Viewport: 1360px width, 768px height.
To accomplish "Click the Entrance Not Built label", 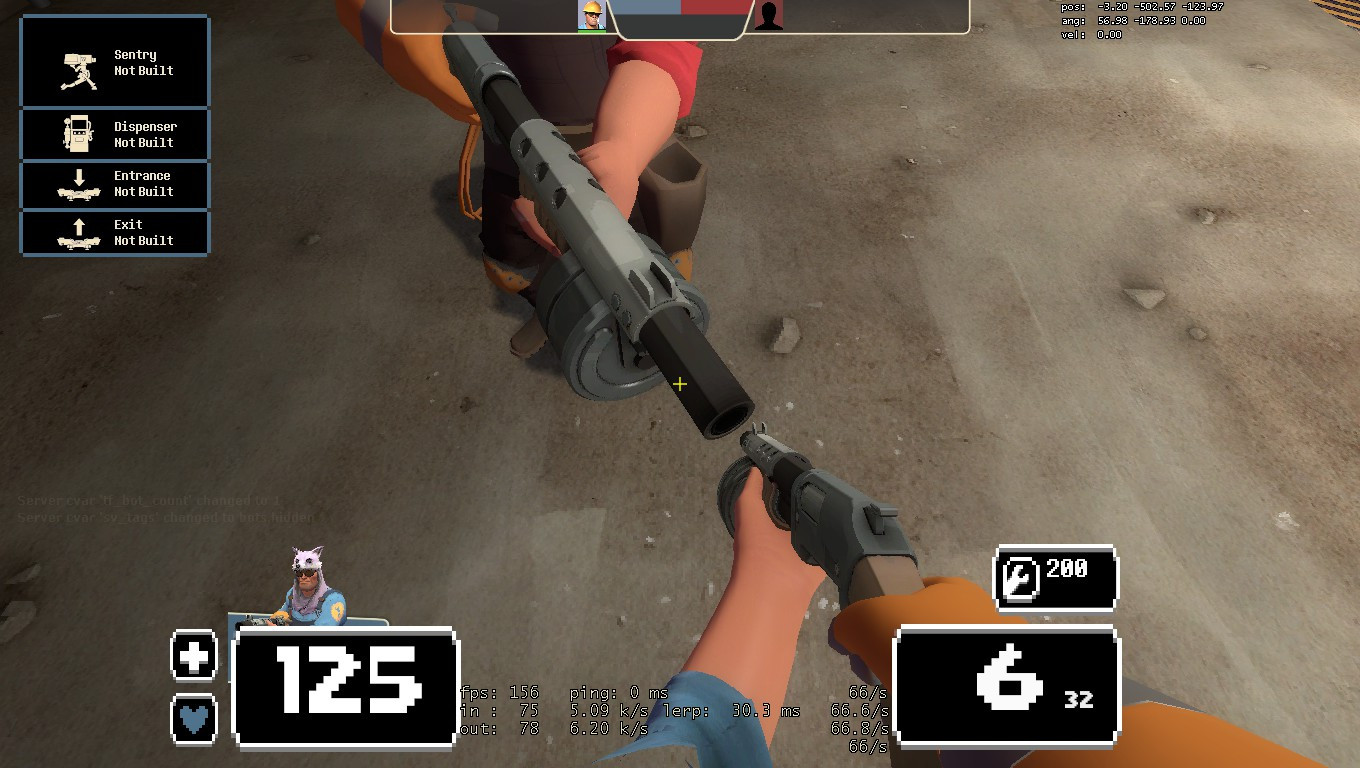I will pyautogui.click(x=143, y=184).
